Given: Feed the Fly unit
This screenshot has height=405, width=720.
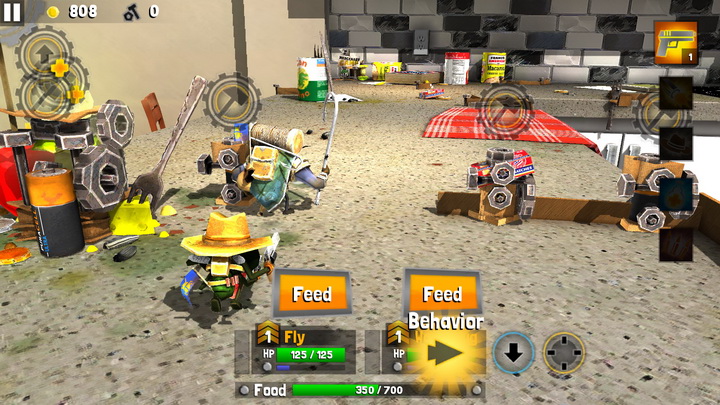Looking at the screenshot, I should tap(312, 294).
